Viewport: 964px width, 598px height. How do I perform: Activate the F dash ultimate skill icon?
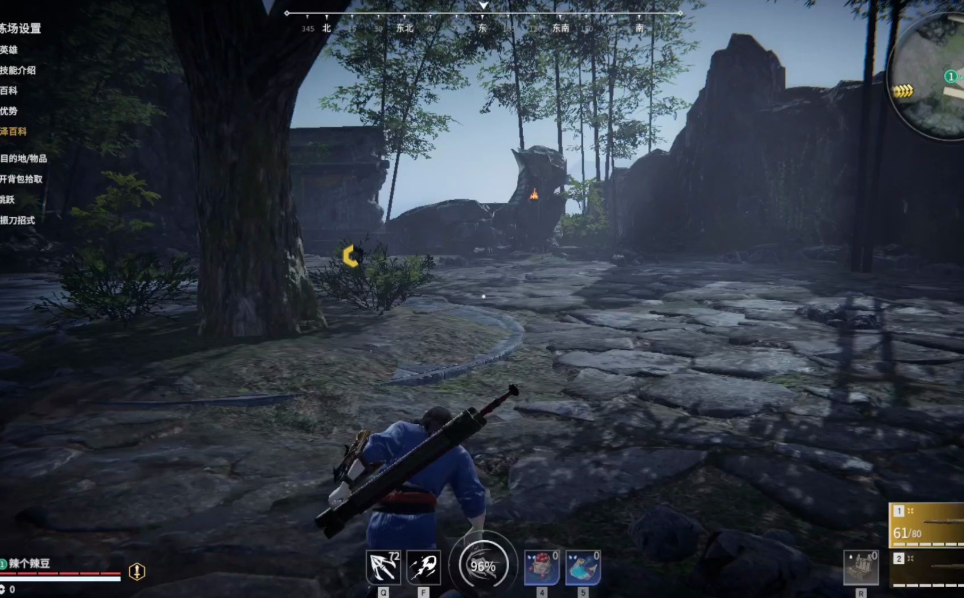pyautogui.click(x=423, y=567)
